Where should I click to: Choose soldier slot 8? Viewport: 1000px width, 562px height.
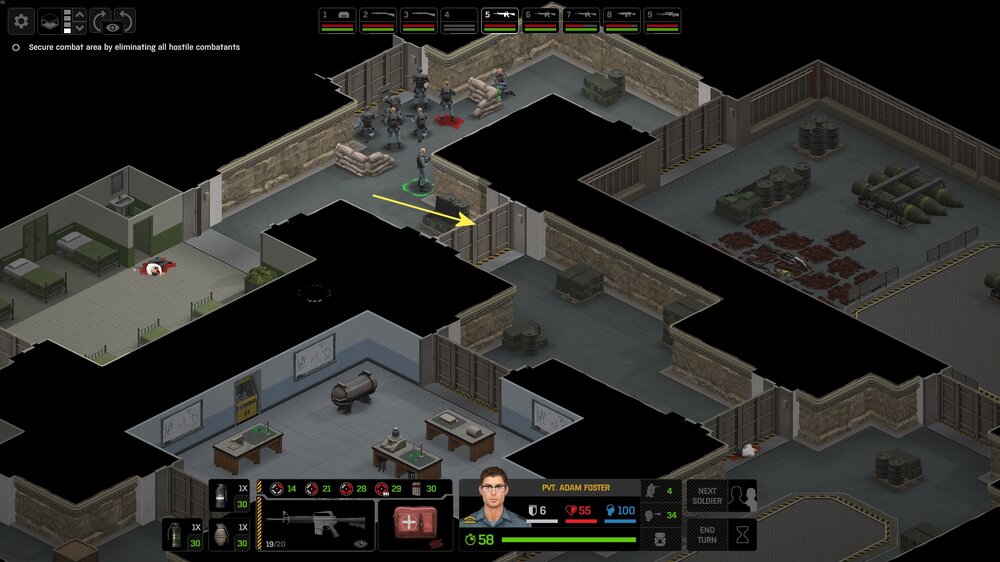(622, 20)
